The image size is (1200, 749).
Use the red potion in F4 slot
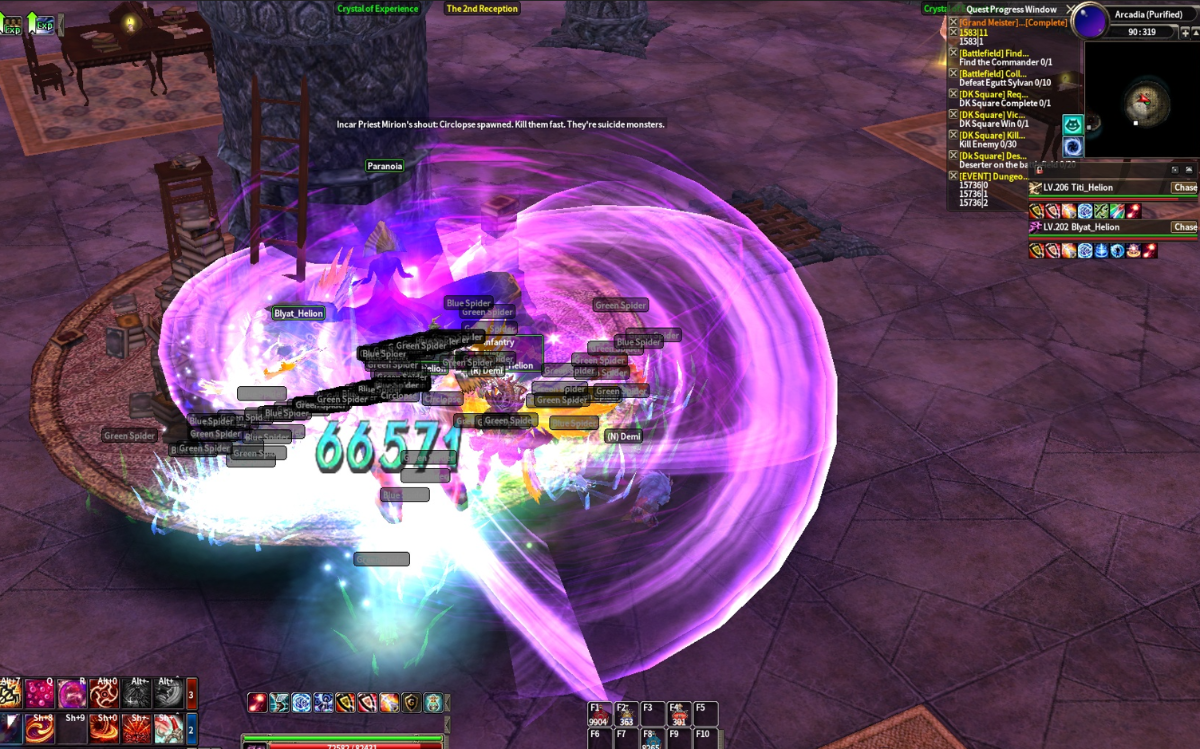(x=680, y=715)
